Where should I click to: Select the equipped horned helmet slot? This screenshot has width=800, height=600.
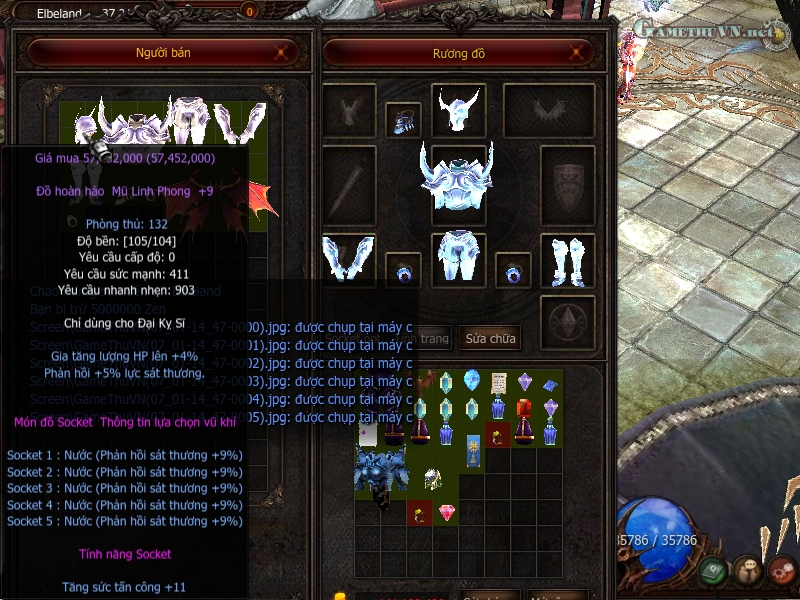pos(458,109)
